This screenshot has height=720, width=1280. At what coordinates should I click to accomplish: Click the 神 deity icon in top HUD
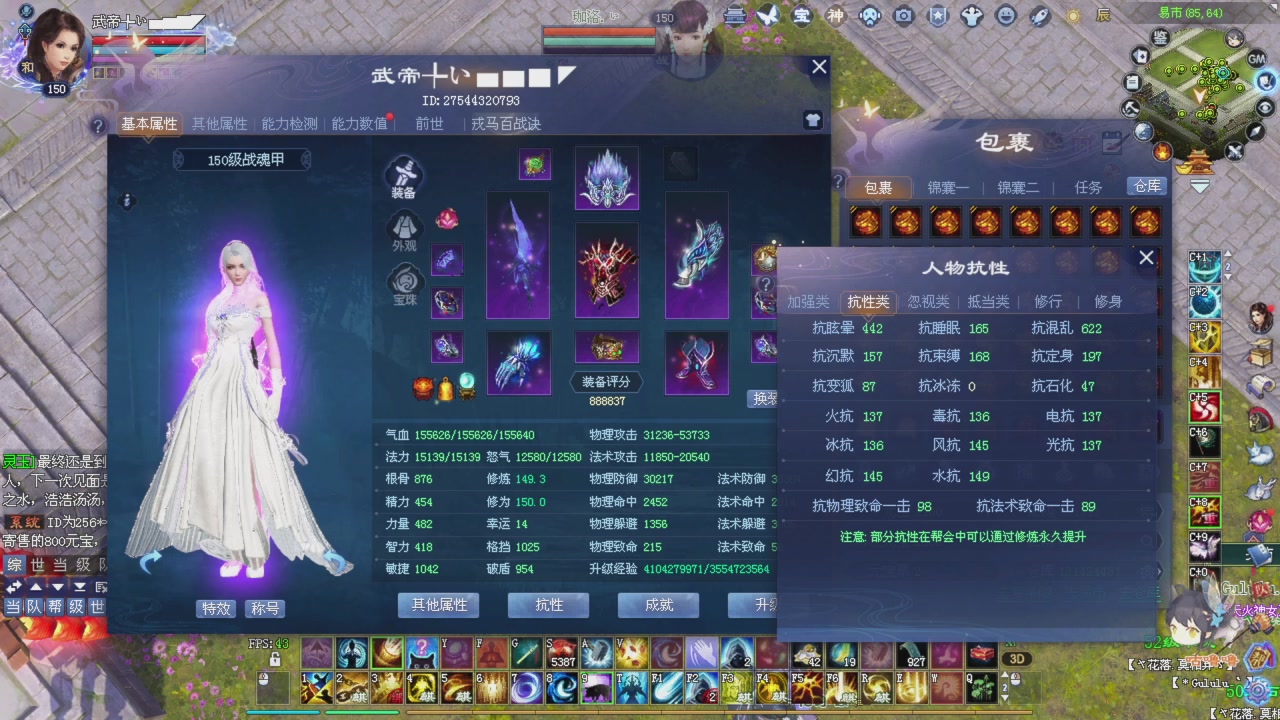833,16
